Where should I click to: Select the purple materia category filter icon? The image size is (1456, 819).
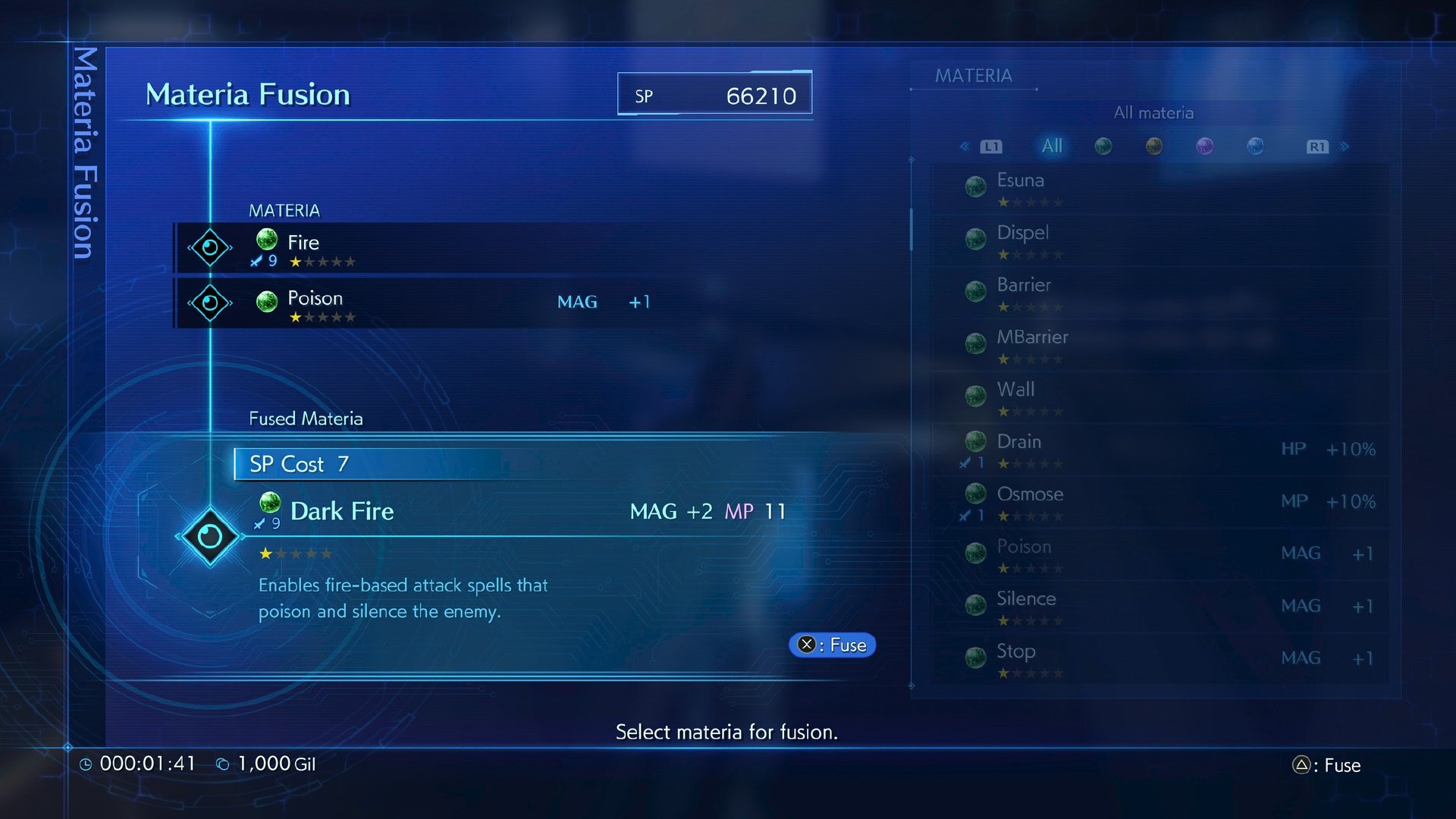[1204, 146]
